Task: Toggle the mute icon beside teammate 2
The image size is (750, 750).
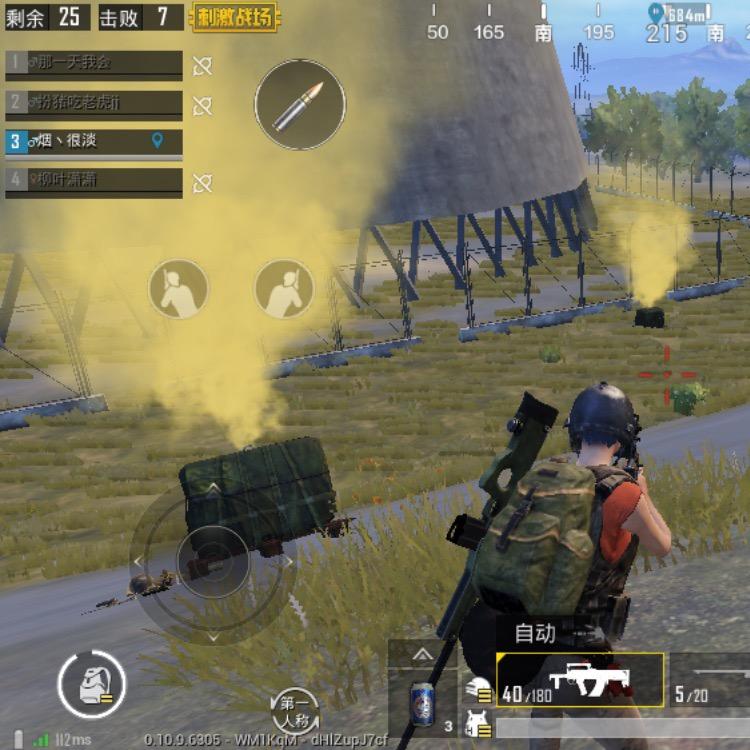Action: 202,105
